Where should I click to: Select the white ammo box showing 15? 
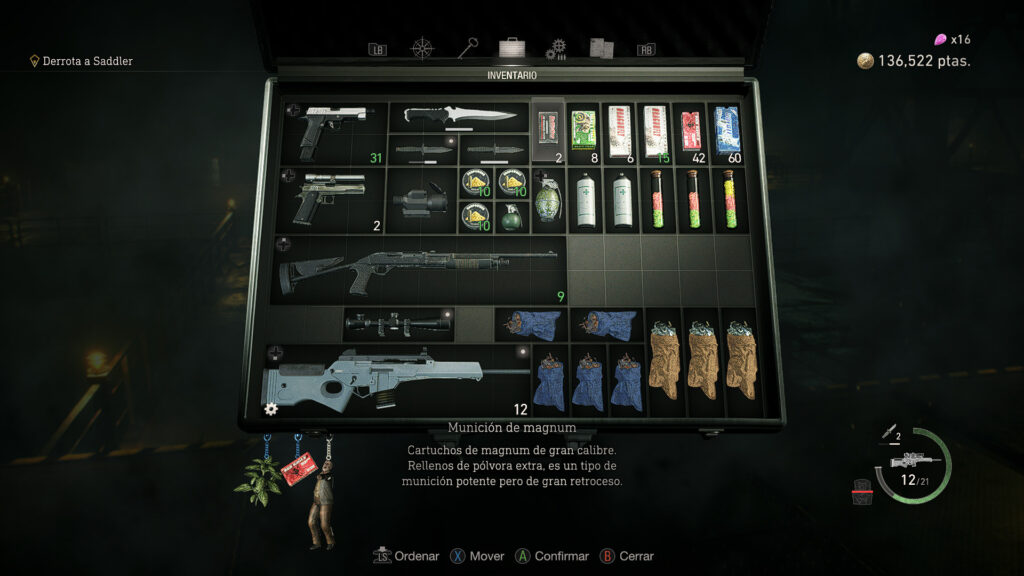click(x=654, y=130)
